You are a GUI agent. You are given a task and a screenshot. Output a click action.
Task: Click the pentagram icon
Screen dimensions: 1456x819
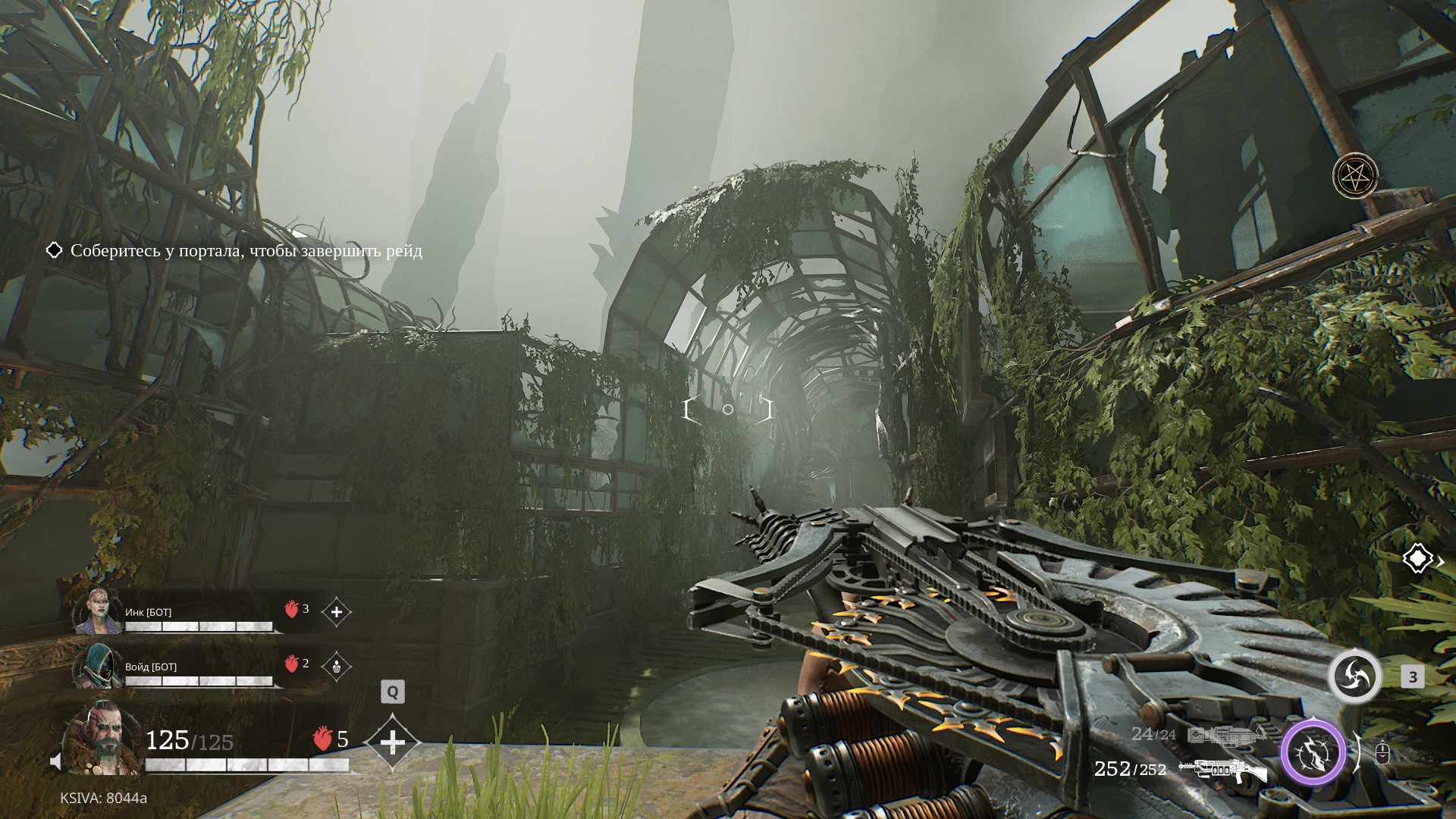(x=1355, y=176)
